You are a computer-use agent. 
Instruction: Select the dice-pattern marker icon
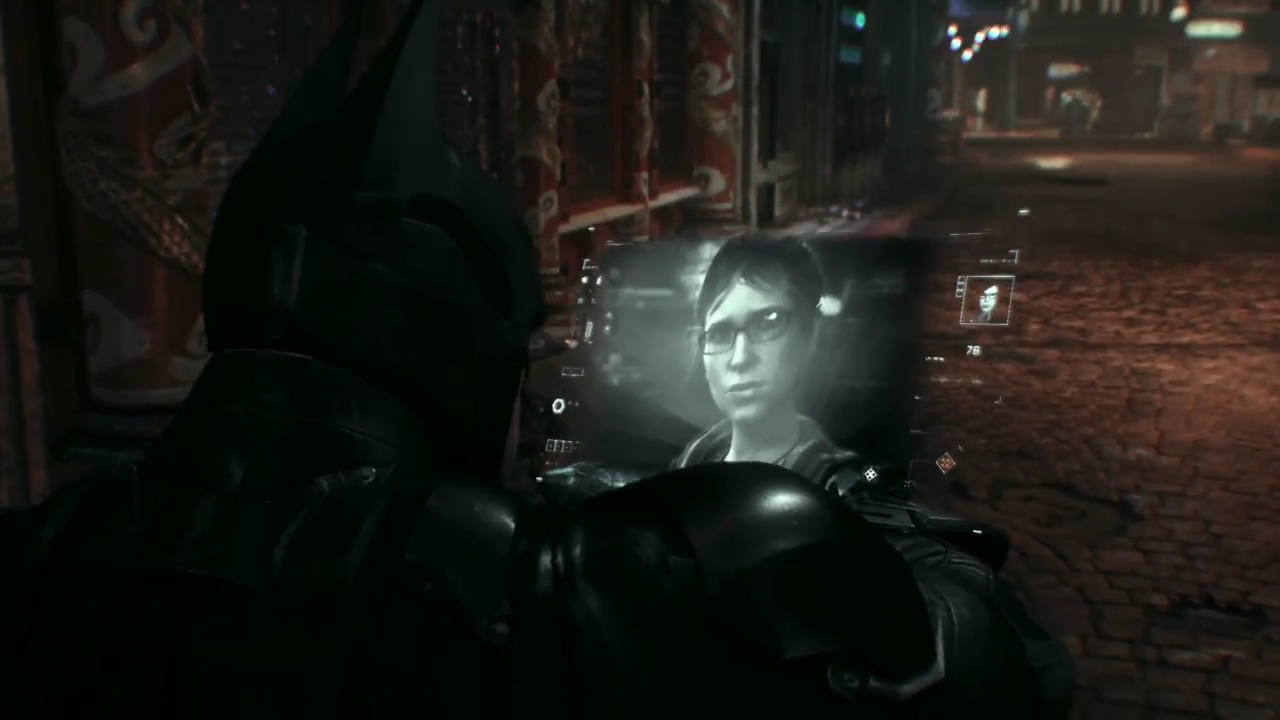point(870,474)
